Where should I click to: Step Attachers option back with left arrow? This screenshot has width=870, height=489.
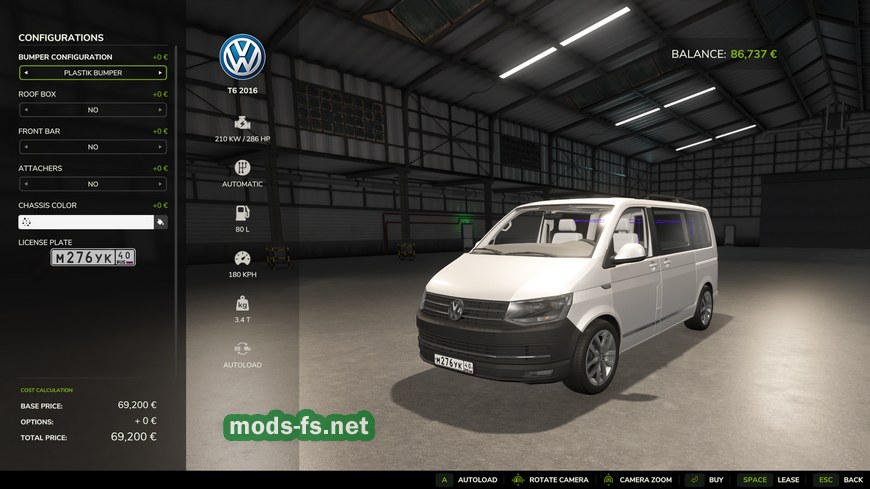click(x=25, y=184)
